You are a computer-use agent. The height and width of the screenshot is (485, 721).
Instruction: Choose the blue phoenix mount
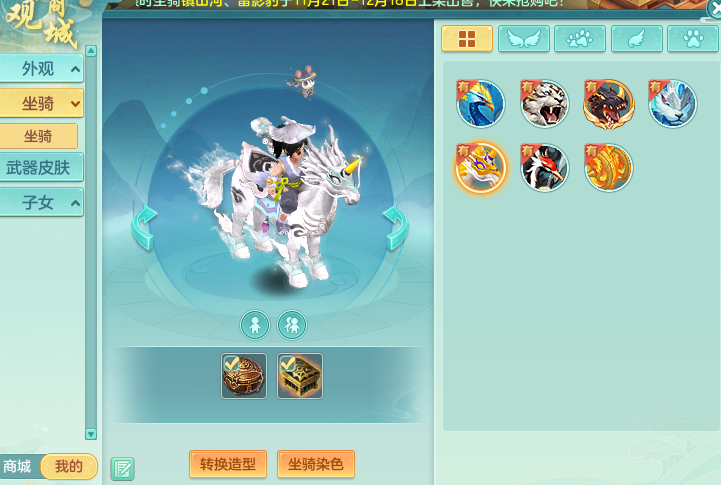point(480,104)
